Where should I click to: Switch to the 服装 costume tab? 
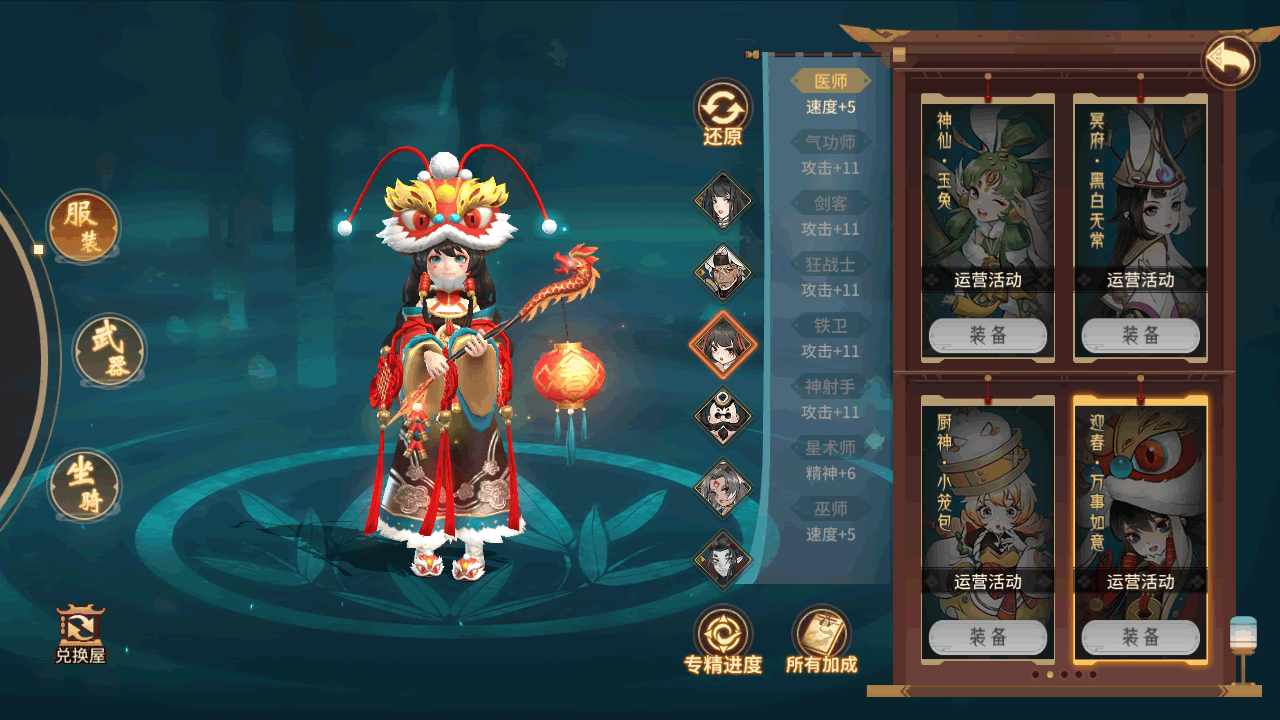[x=84, y=226]
